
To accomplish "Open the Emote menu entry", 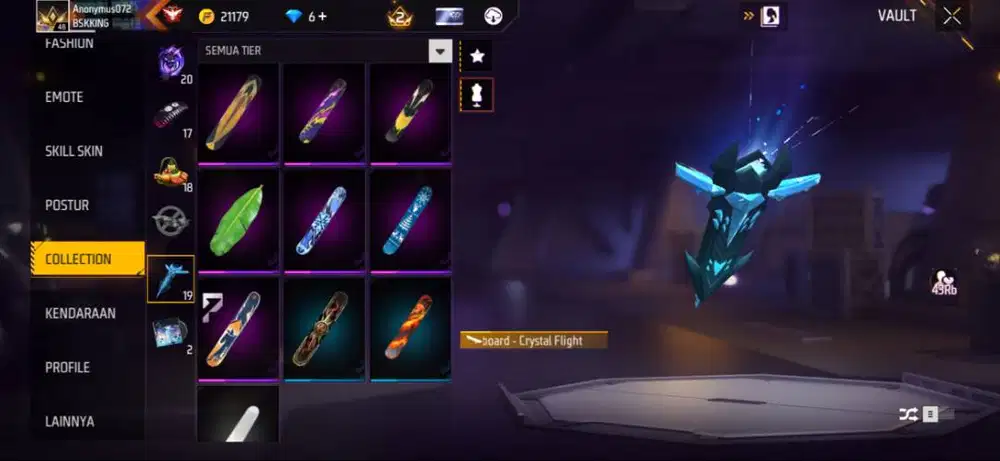I will tap(64, 97).
